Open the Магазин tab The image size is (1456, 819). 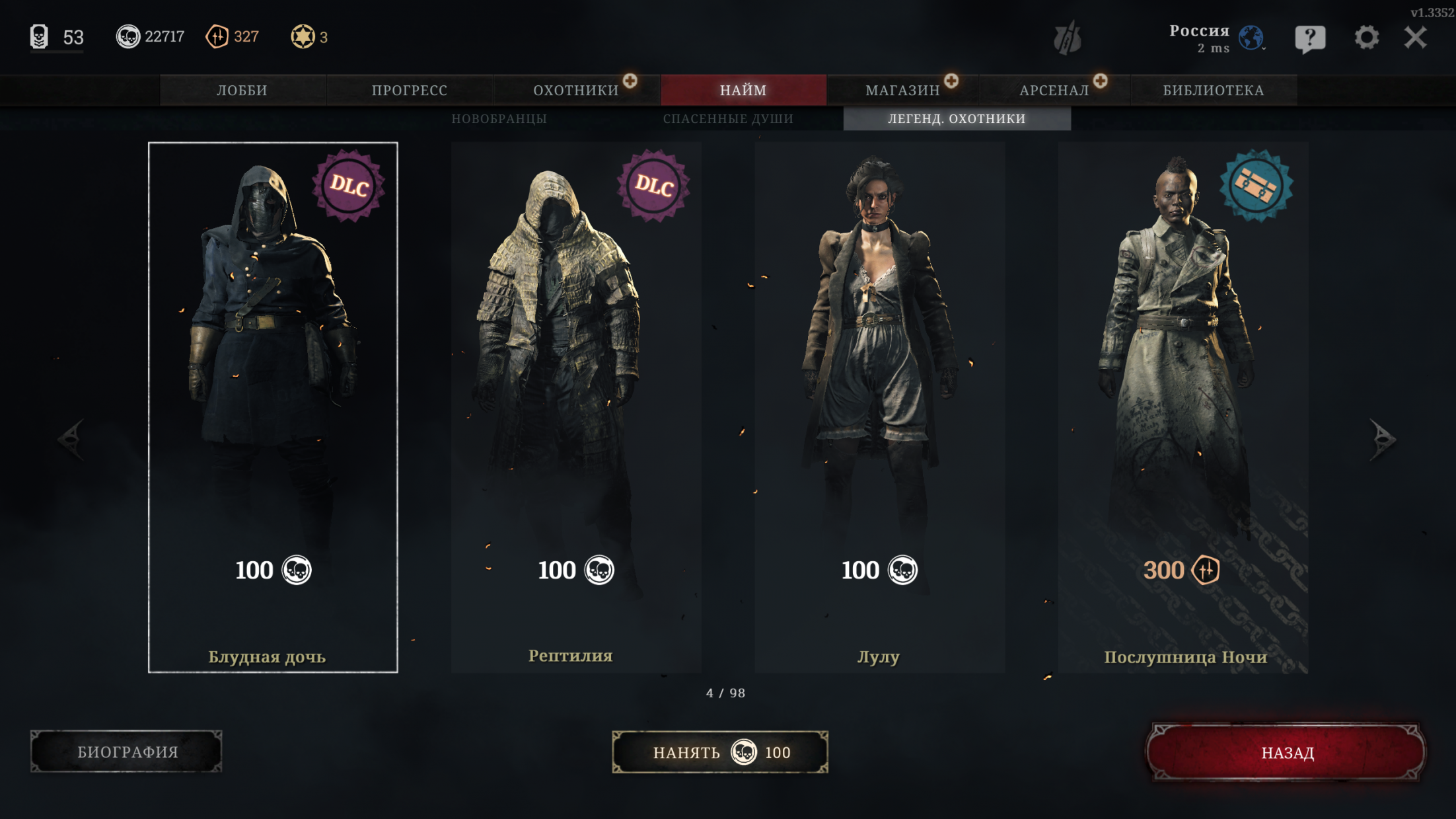(902, 91)
